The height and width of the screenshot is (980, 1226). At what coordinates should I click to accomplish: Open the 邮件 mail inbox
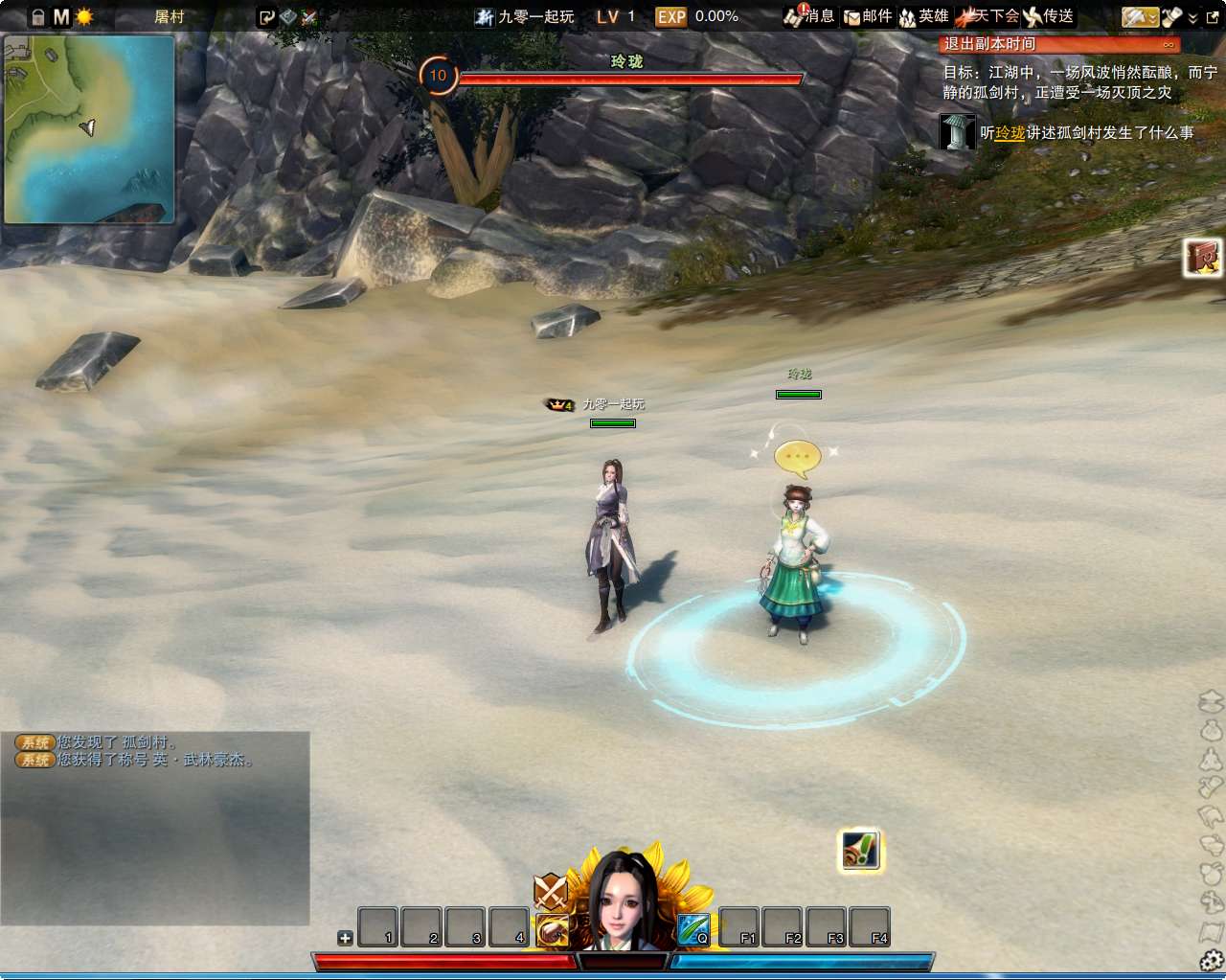click(868, 16)
